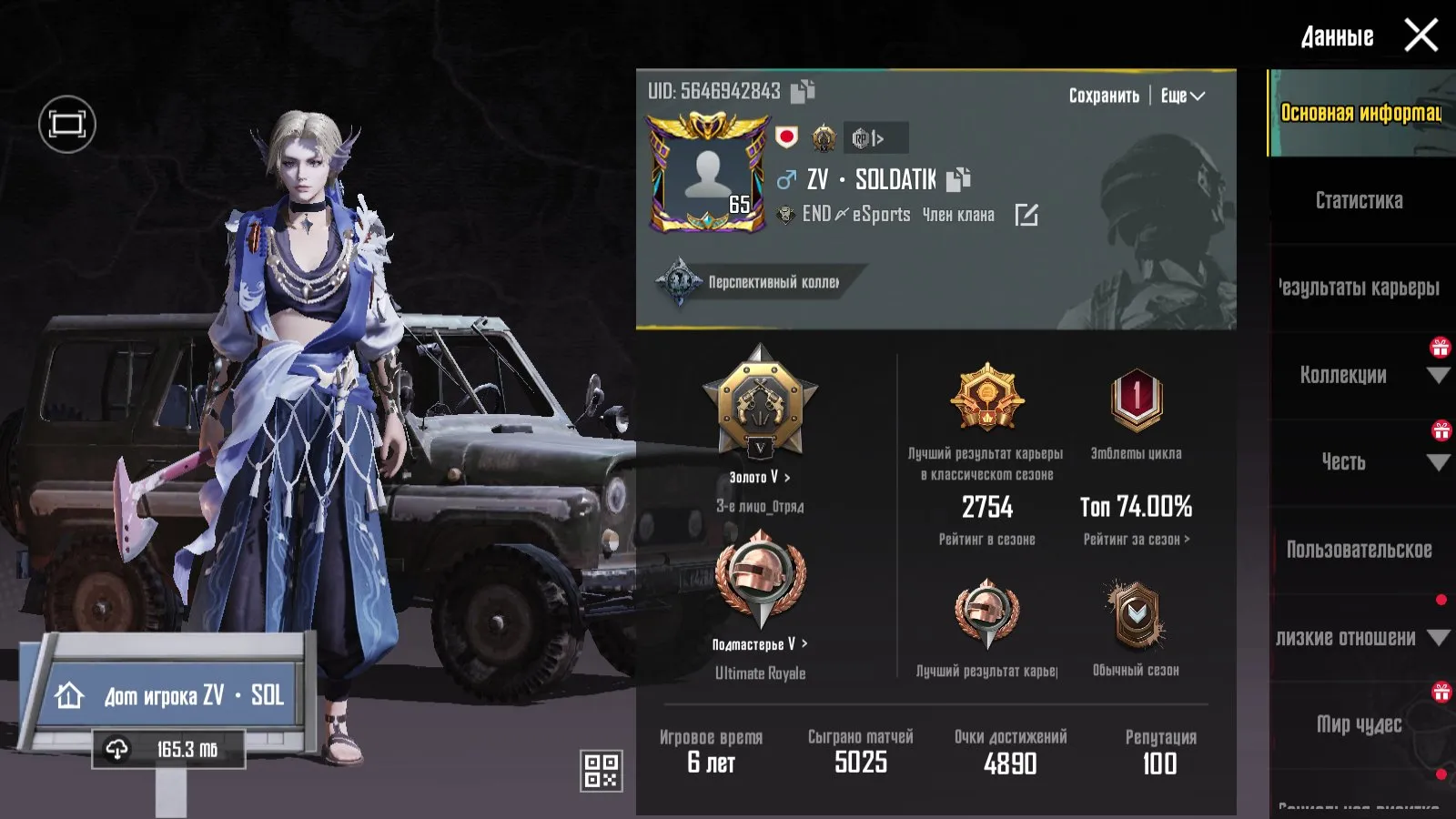1456x819 pixels.
Task: Switch to the Статистика tab
Action: tap(1359, 201)
